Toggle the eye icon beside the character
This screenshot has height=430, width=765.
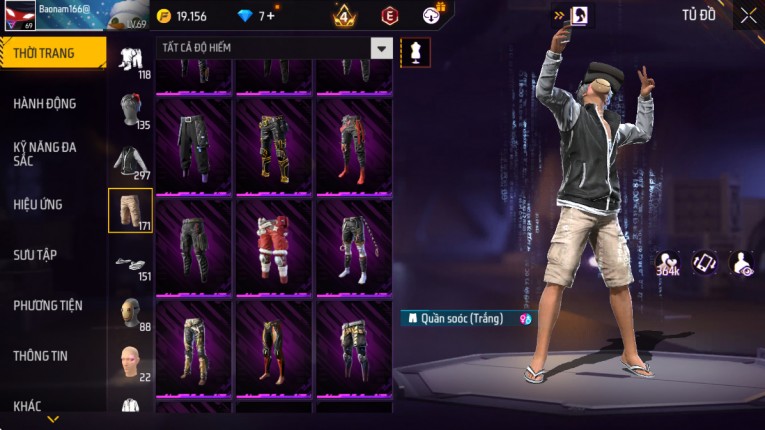[743, 263]
